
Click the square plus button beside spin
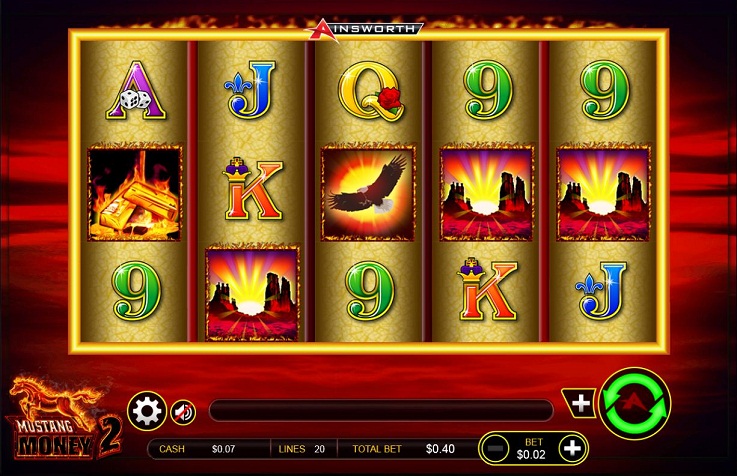[581, 401]
